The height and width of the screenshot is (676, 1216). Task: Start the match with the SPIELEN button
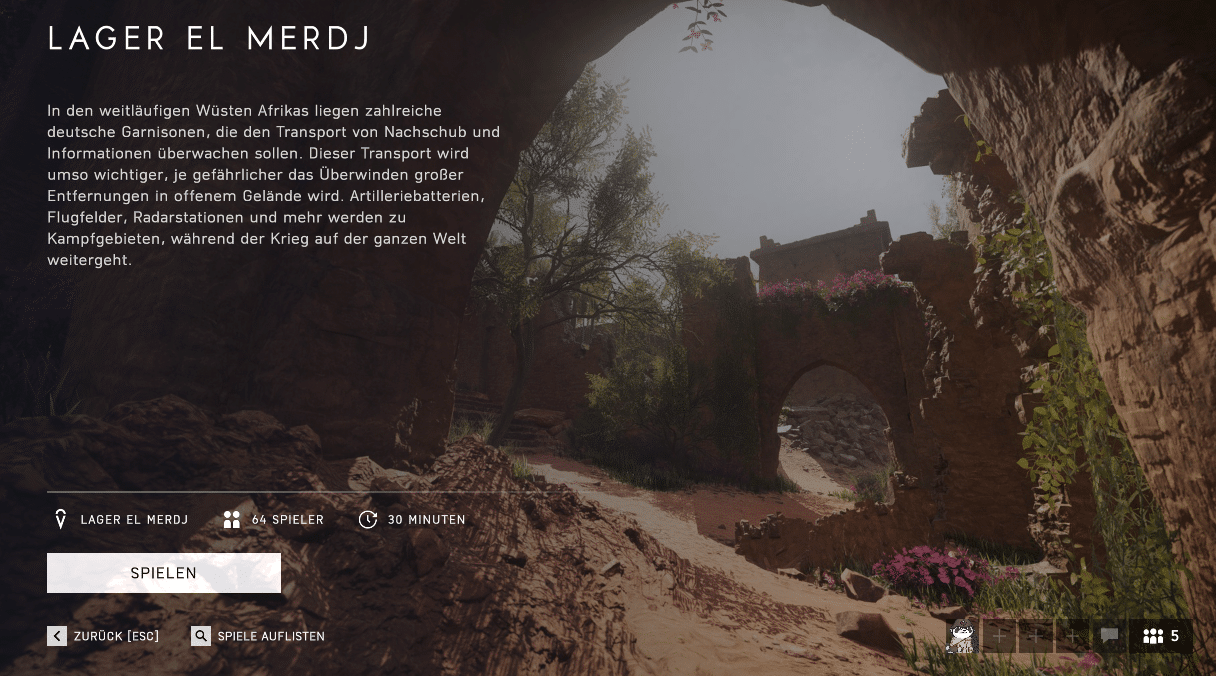(x=164, y=573)
